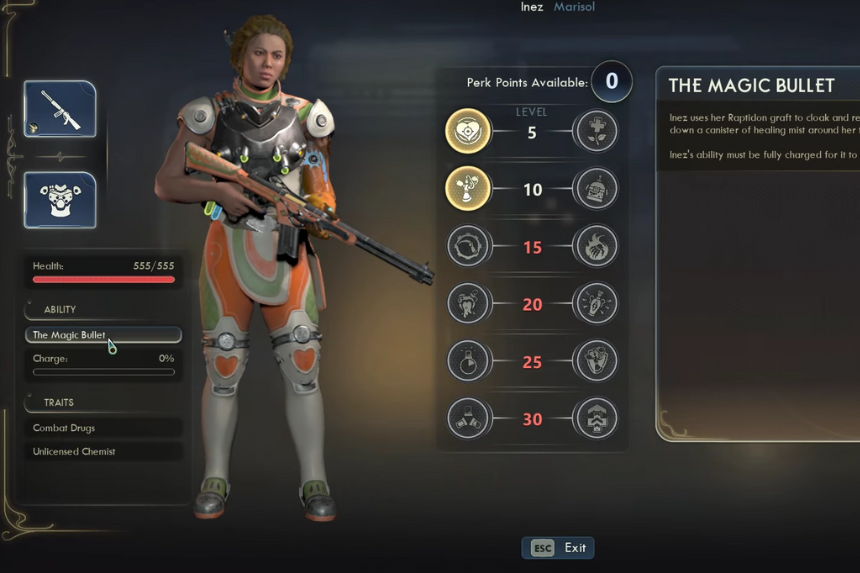Image resolution: width=860 pixels, height=573 pixels.
Task: Select the rifle weapon slot
Action: point(60,109)
